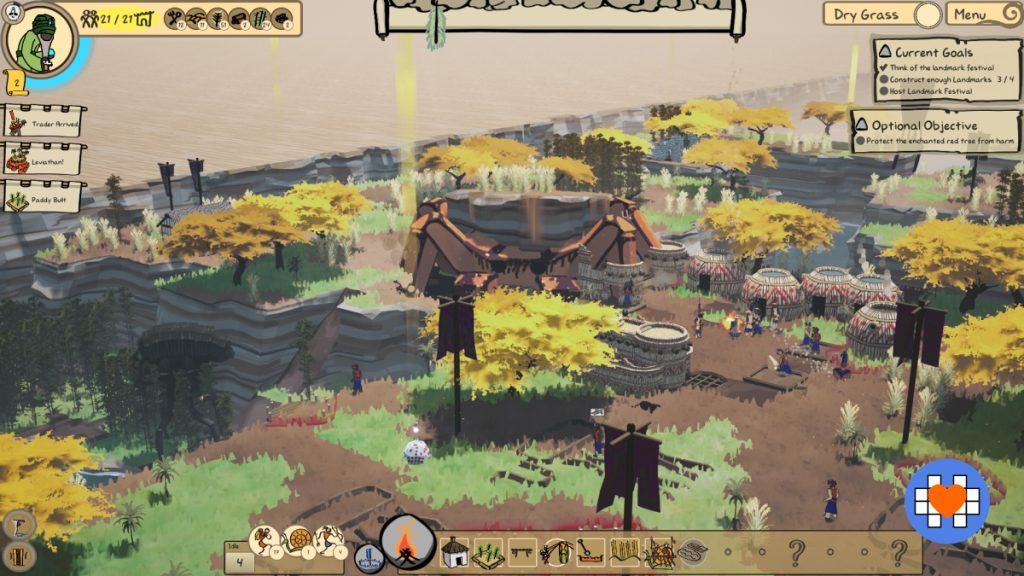1024x576 pixels.
Task: Select the campfire build category
Action: coord(407,545)
